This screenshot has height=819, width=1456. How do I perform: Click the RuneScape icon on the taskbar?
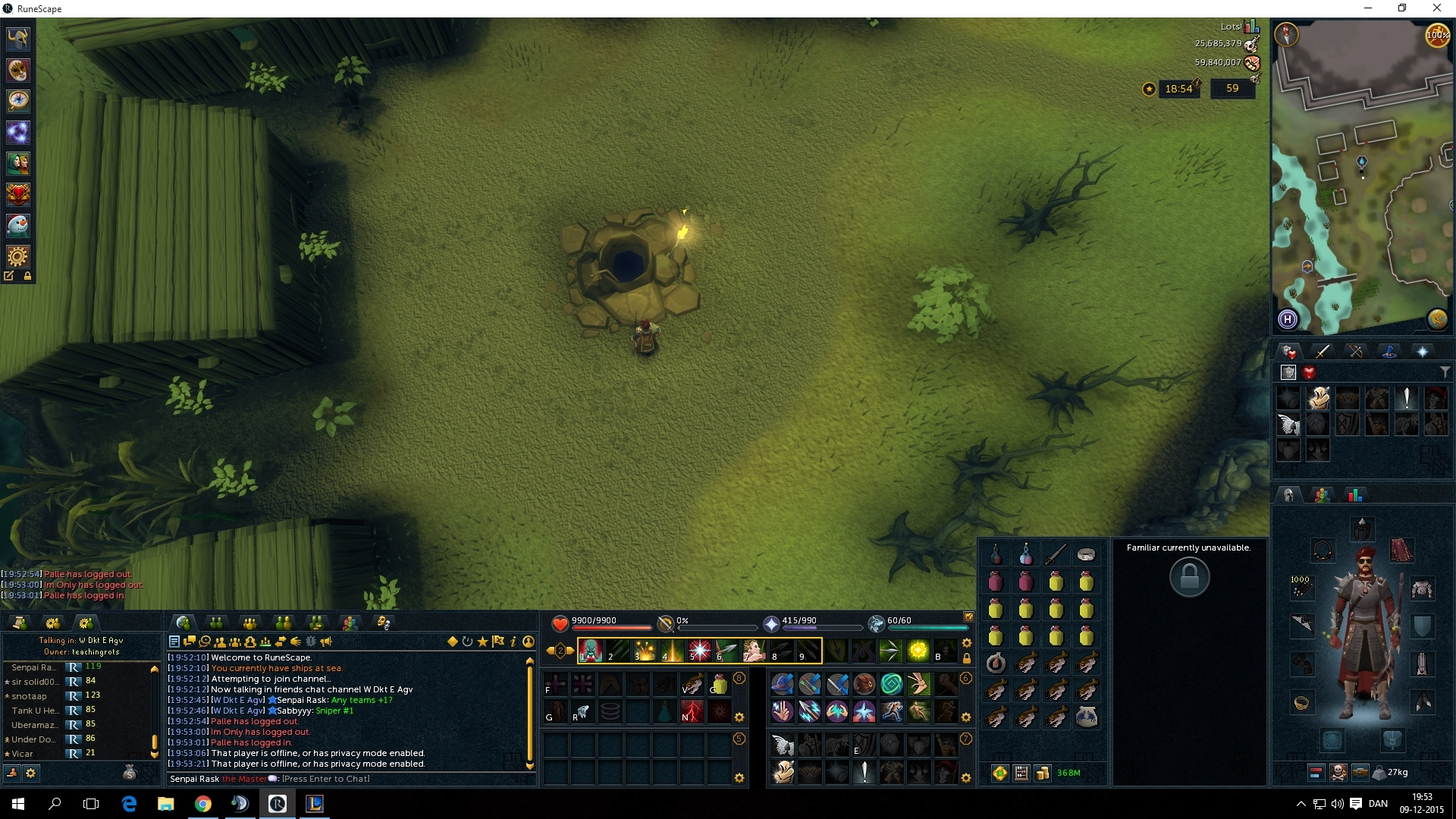[x=277, y=803]
